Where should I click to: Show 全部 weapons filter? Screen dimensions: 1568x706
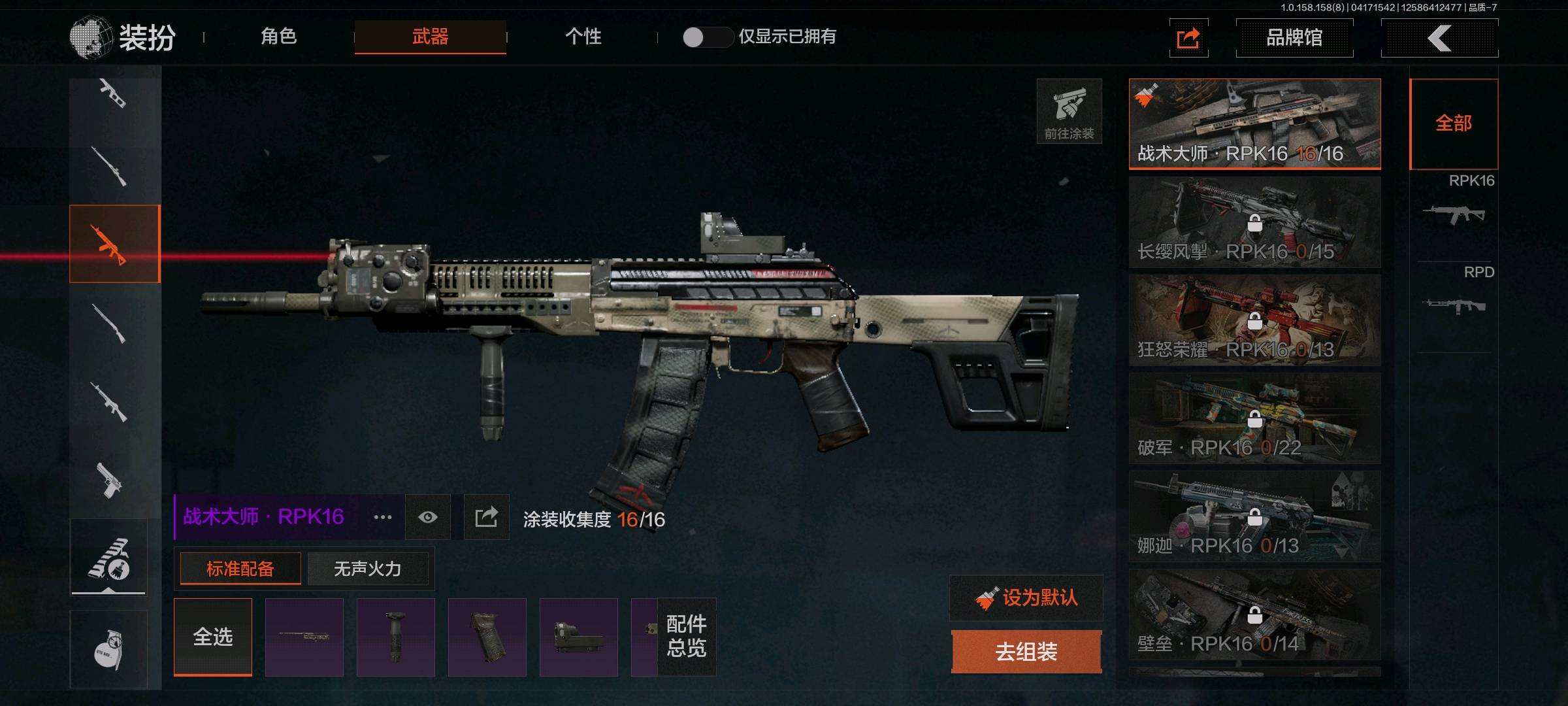point(1454,124)
